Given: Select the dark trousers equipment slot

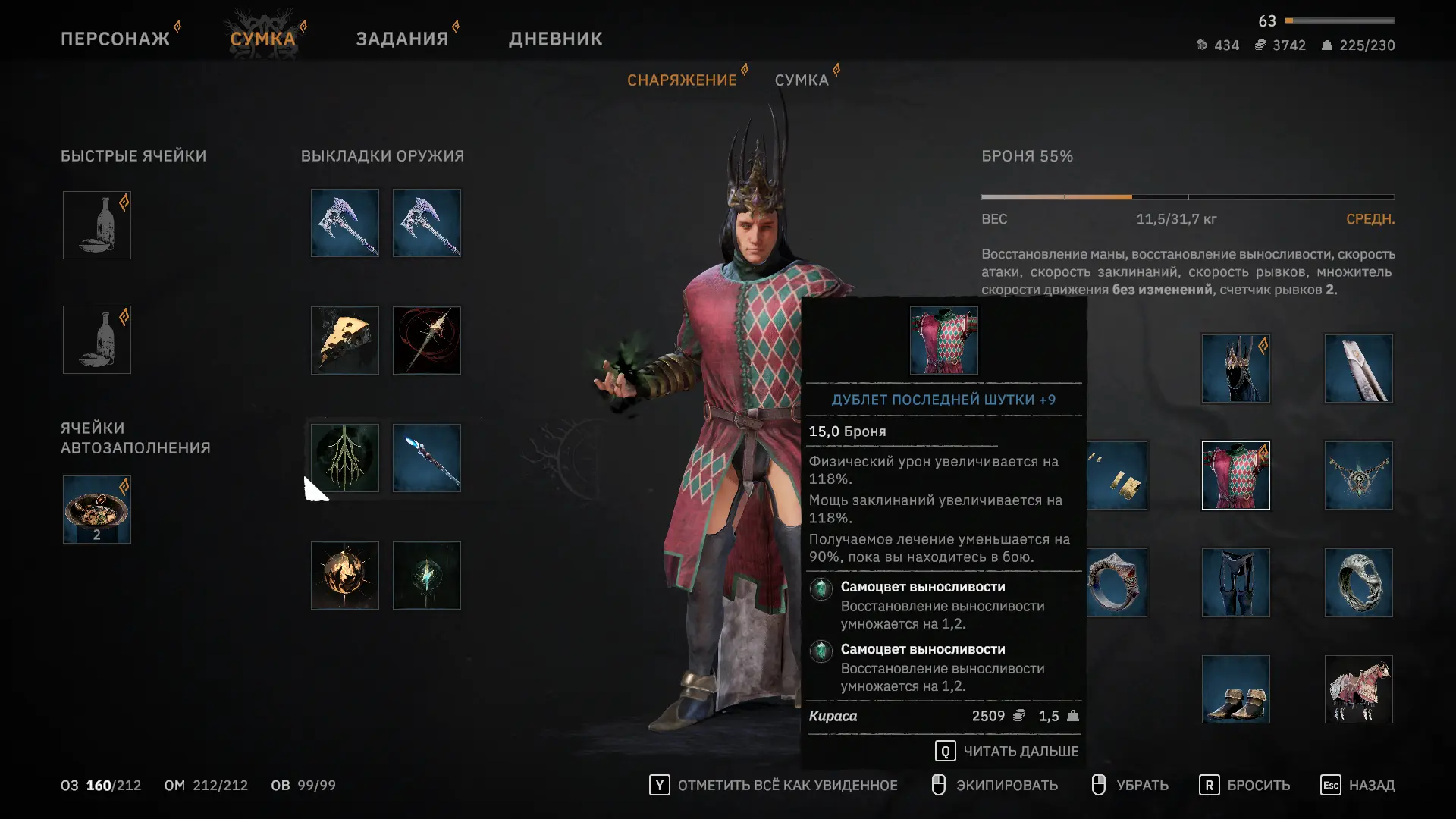Looking at the screenshot, I should click(1236, 582).
